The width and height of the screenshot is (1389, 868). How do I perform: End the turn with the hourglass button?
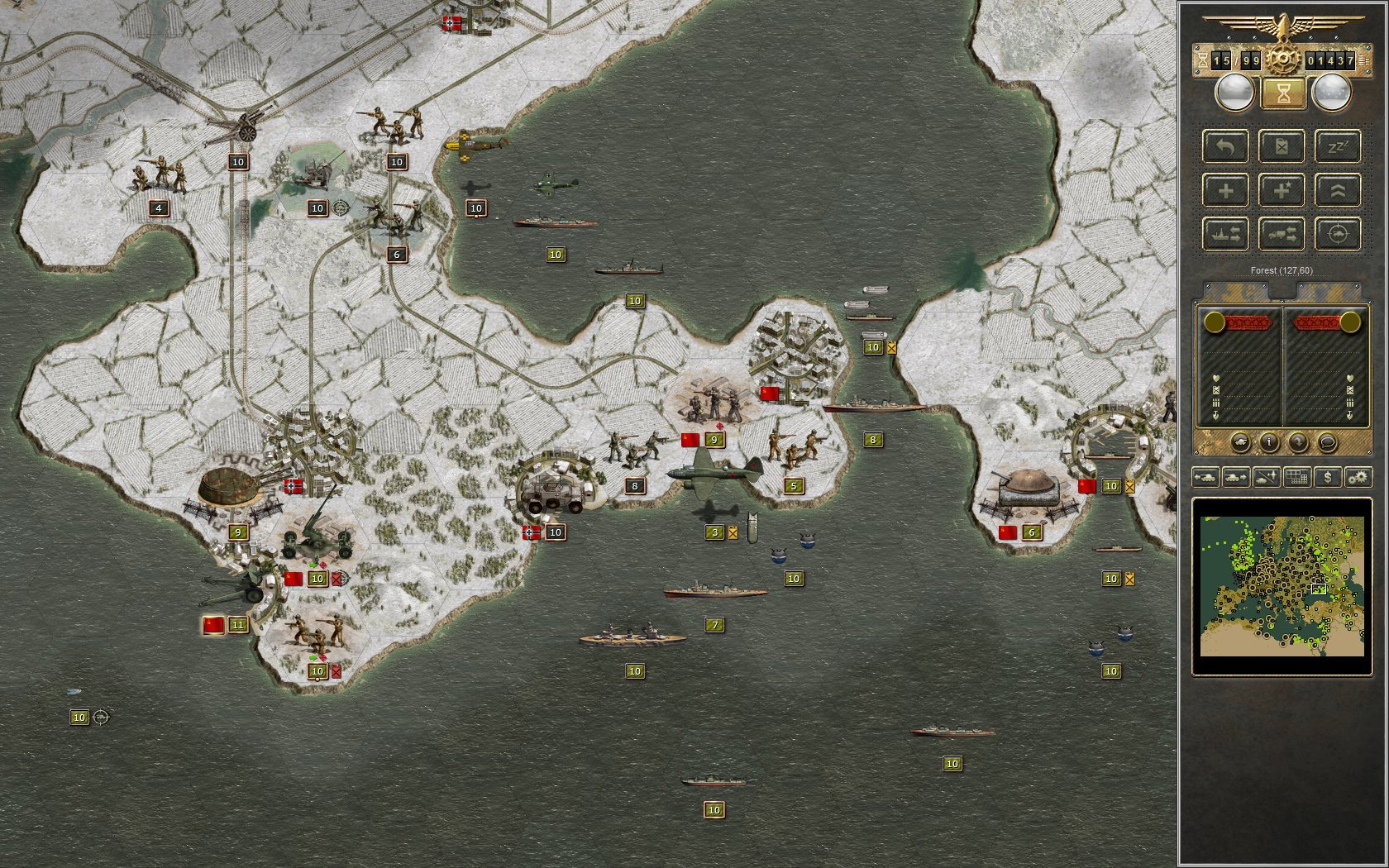(x=1282, y=93)
